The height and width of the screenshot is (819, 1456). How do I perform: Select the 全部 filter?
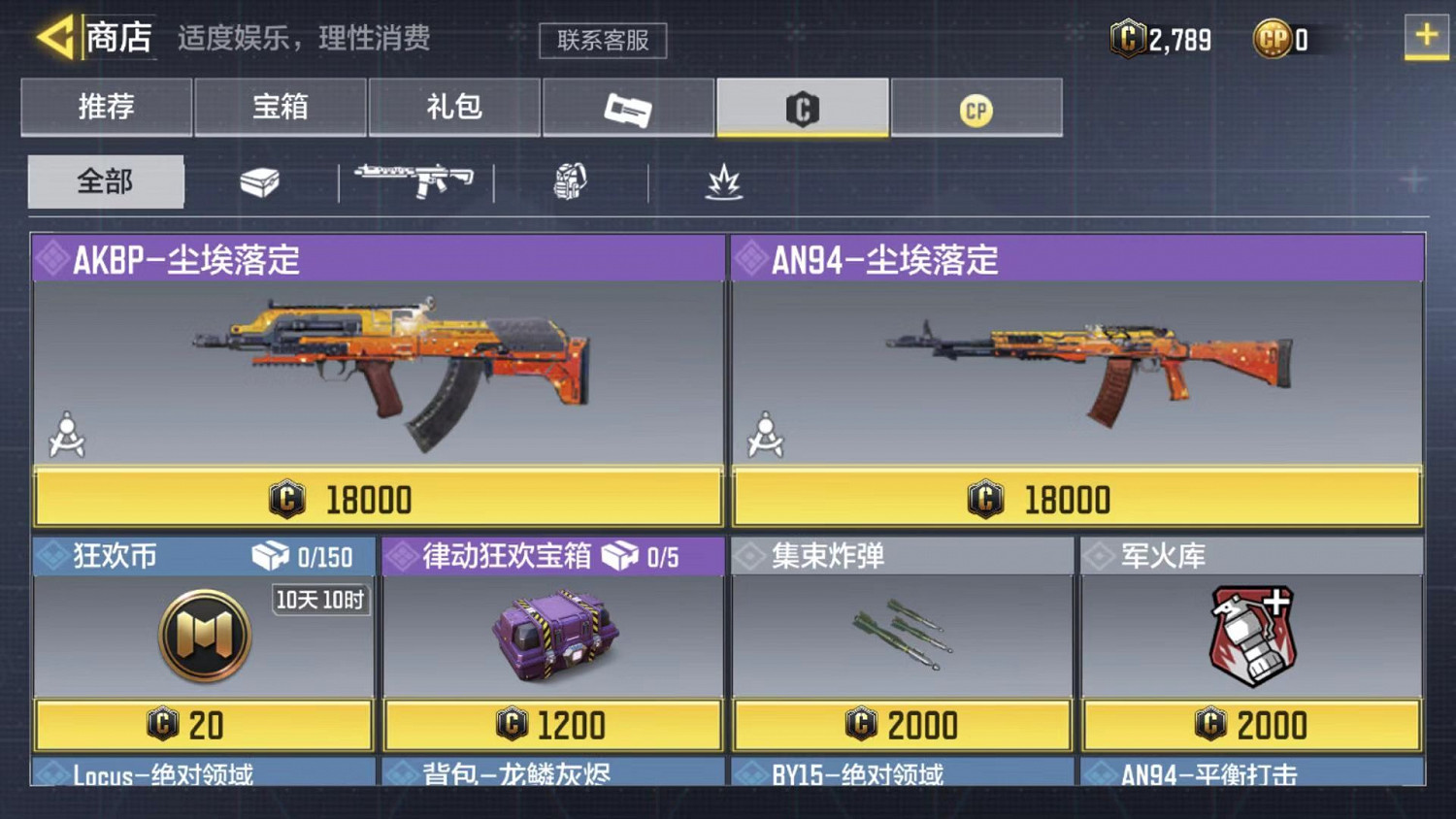105,181
